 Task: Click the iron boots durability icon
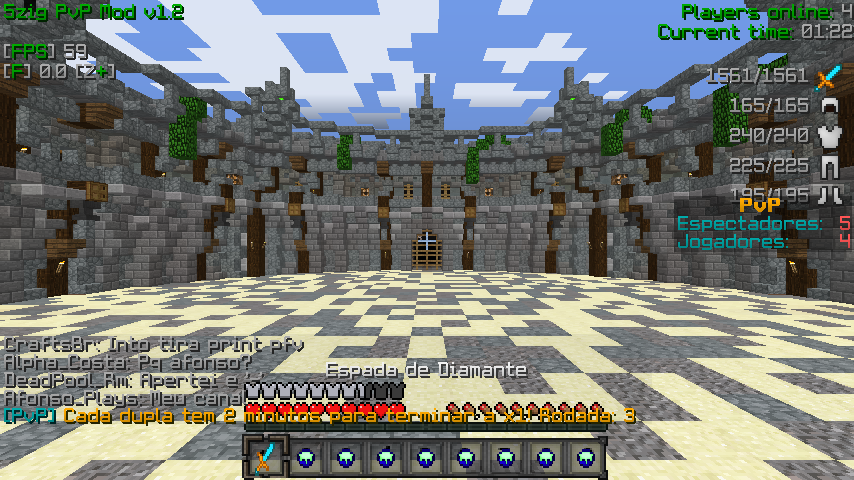[x=828, y=194]
